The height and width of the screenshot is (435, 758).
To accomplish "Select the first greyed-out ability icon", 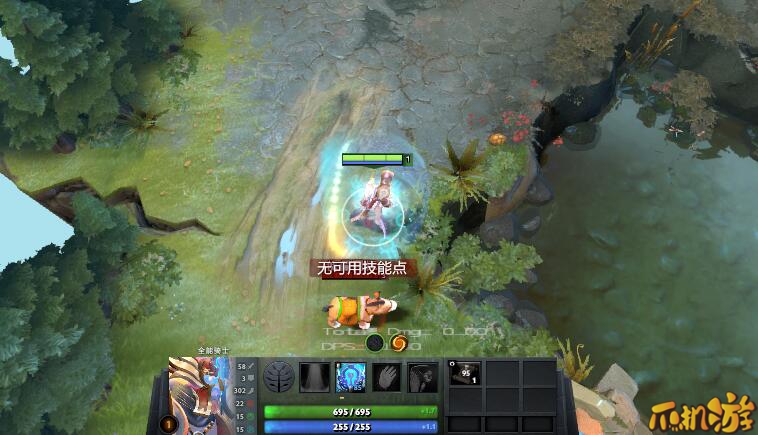I will [x=315, y=377].
